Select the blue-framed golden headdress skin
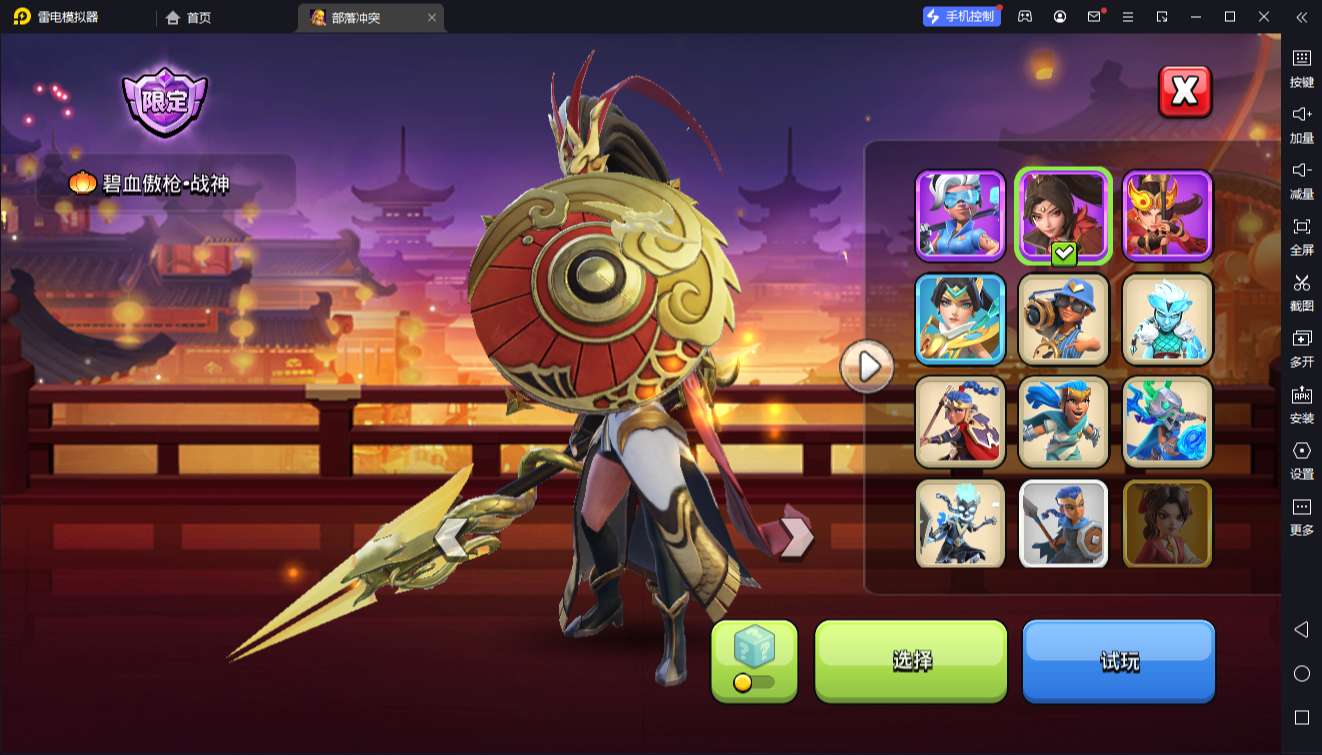The image size is (1322, 755). tap(960, 319)
